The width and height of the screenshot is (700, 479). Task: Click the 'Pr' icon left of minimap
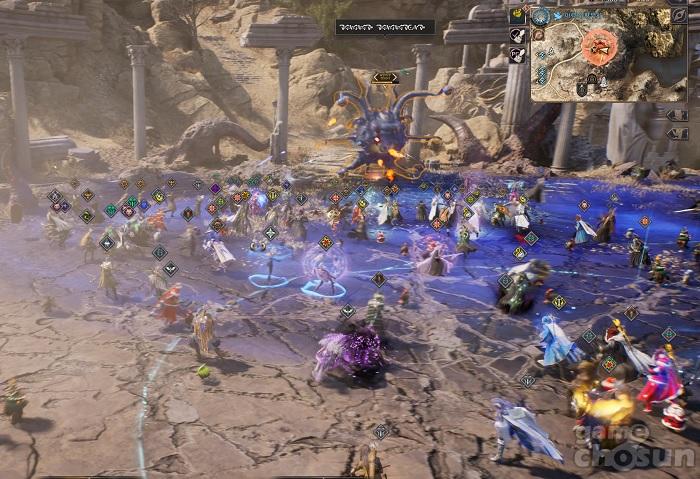(517, 56)
